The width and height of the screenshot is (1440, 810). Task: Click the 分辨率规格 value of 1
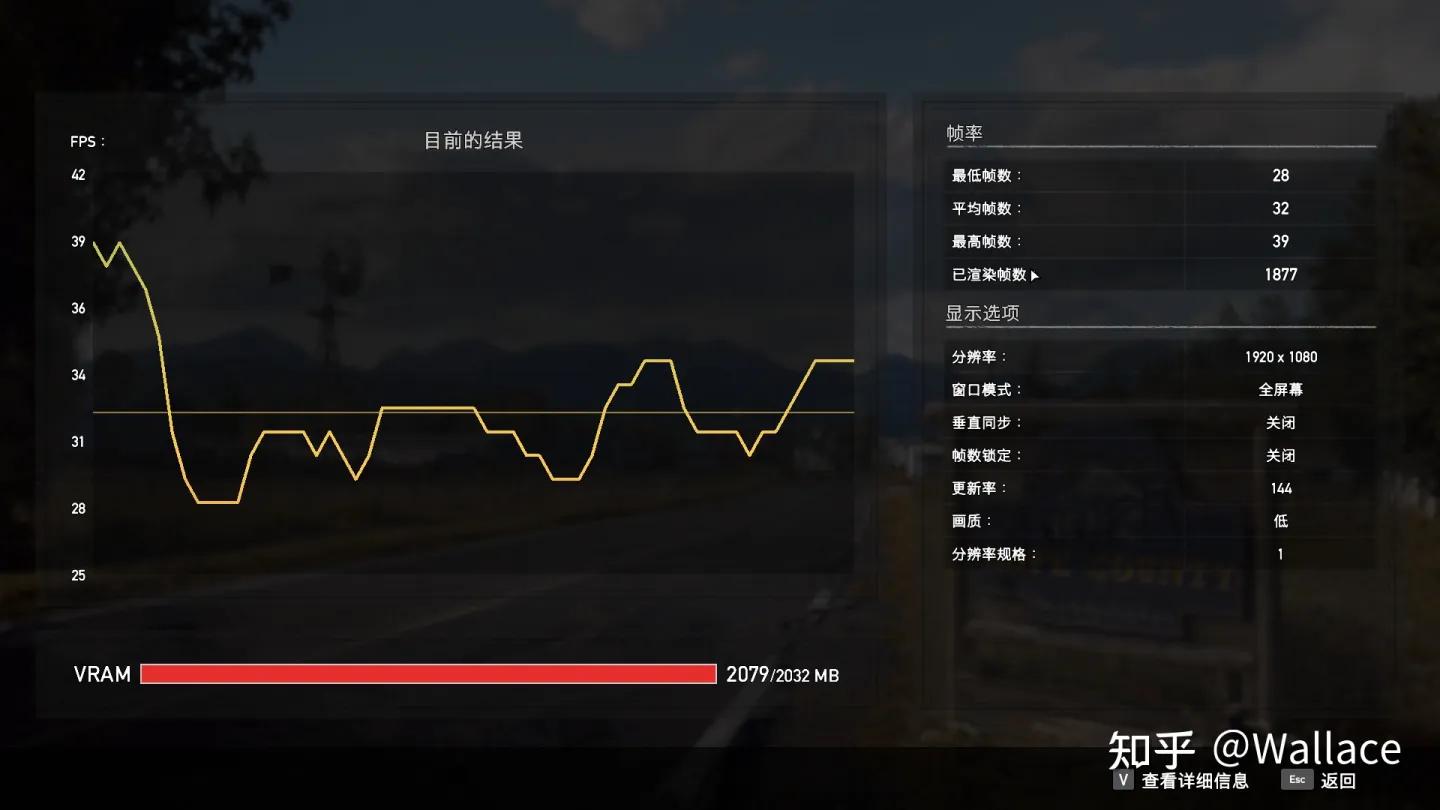coord(1280,554)
